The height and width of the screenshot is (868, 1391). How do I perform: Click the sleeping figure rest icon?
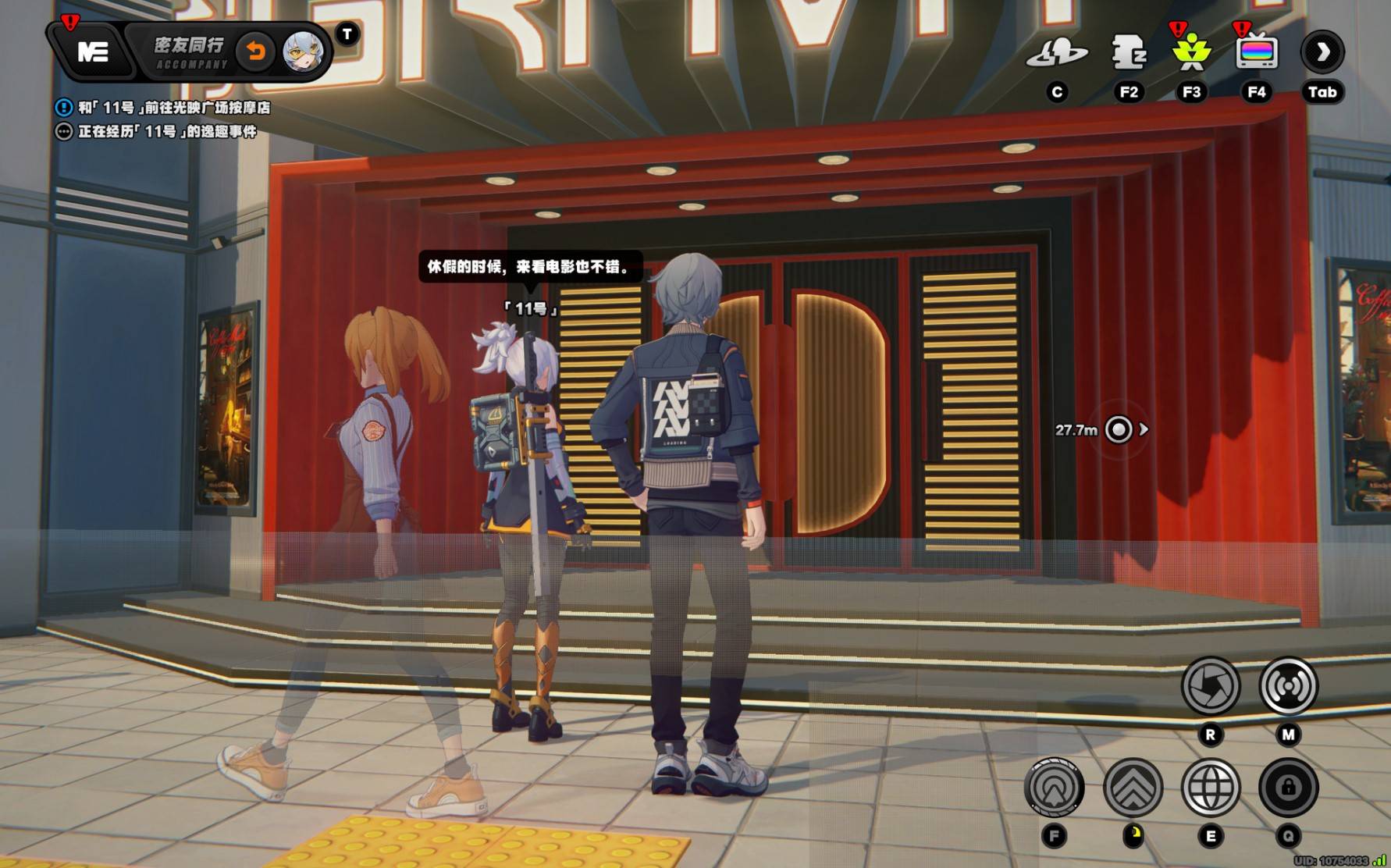tap(1128, 52)
